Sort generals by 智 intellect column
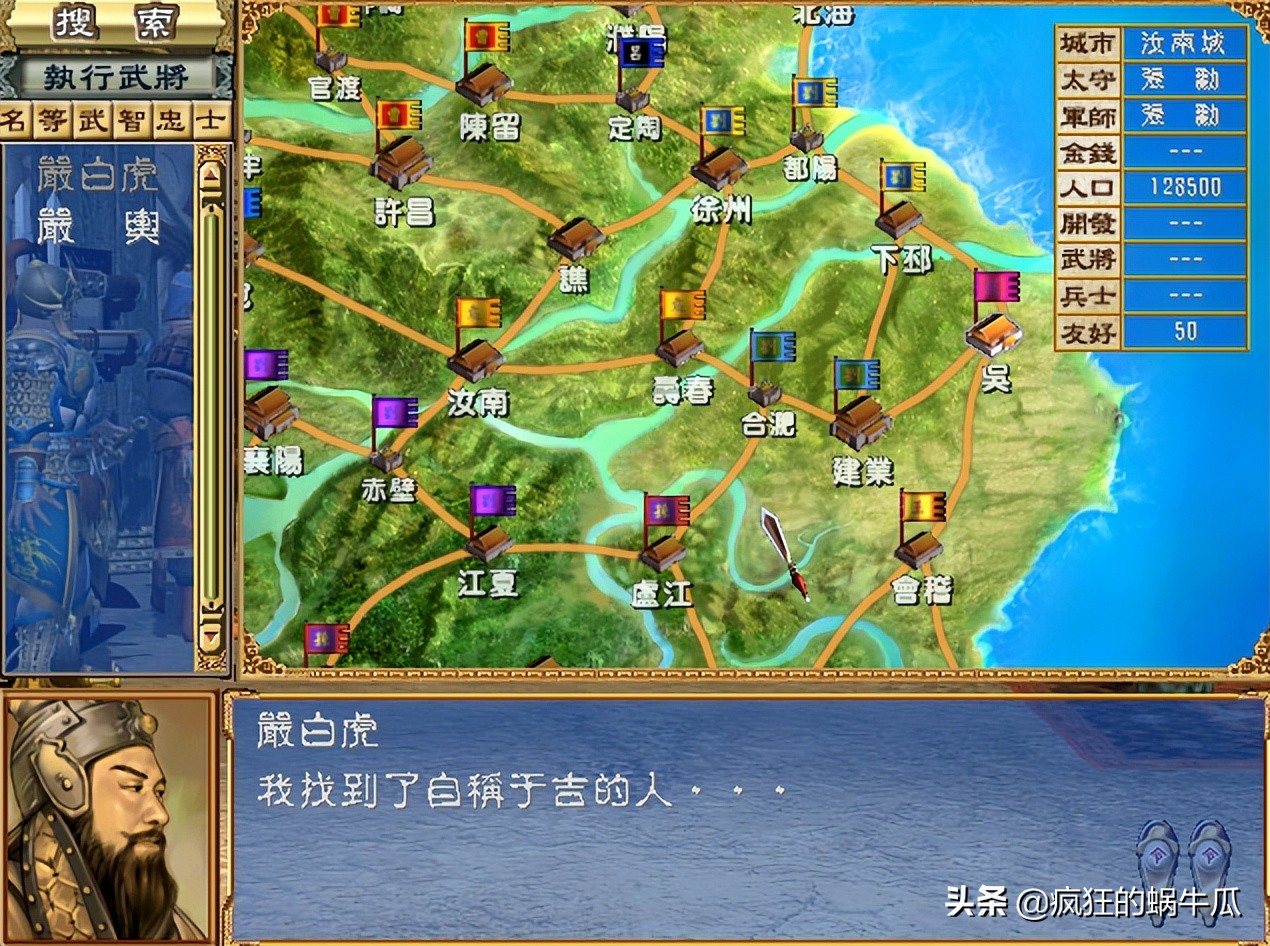 click(131, 121)
